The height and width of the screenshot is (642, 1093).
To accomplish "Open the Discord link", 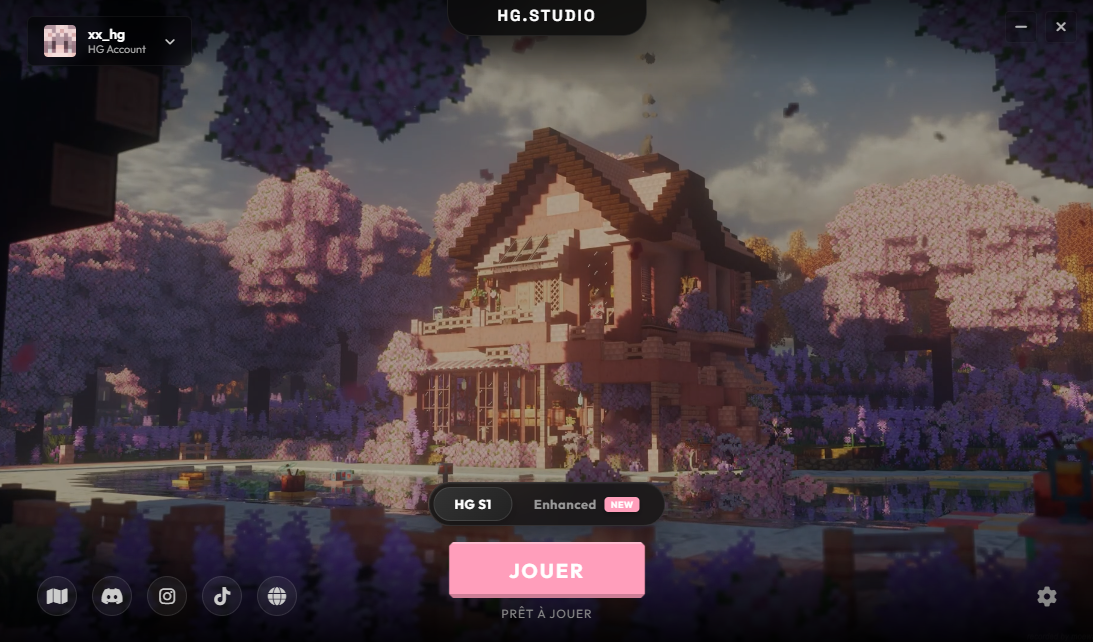I will point(112,597).
